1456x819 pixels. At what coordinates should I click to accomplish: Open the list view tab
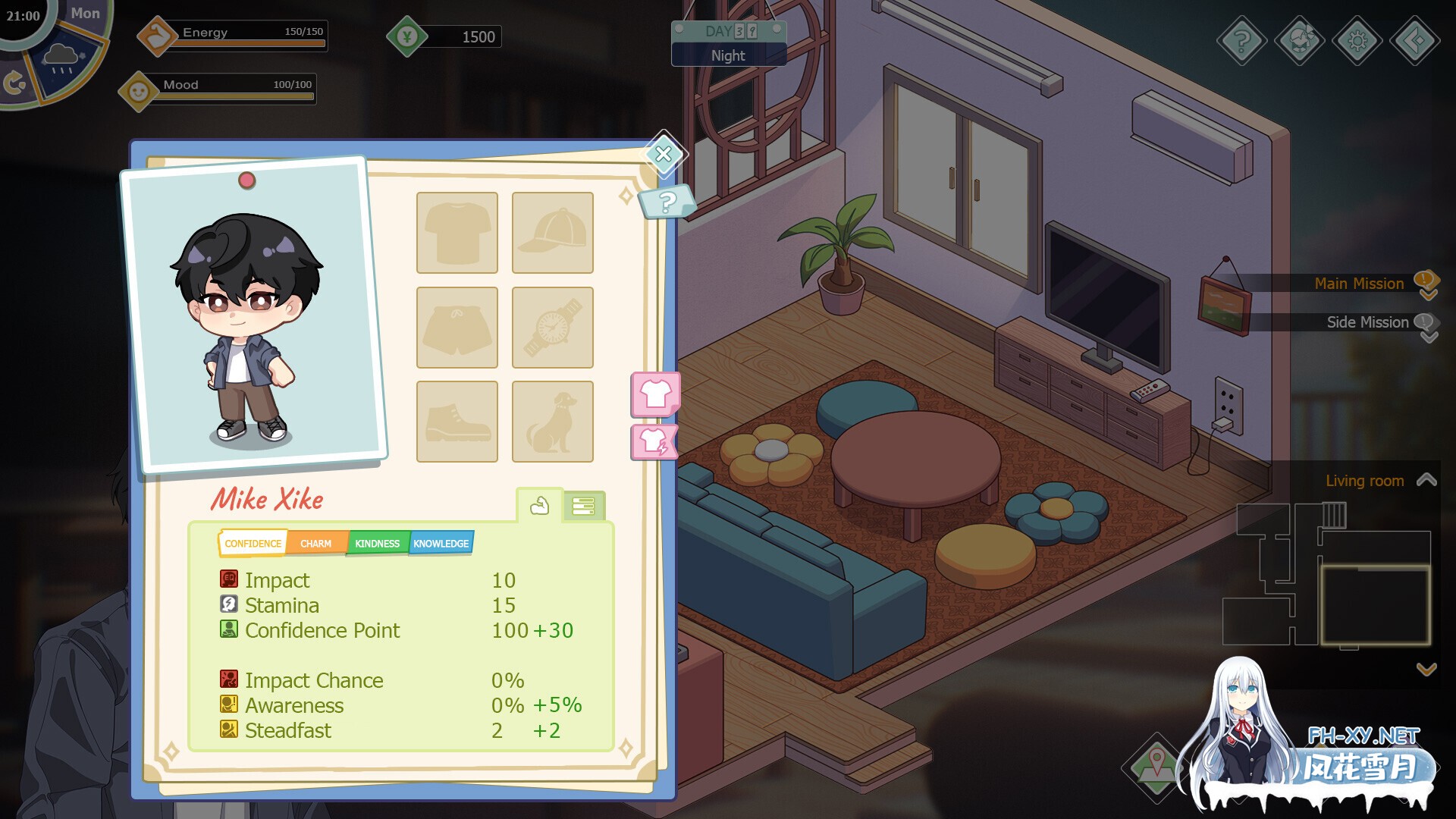583,507
